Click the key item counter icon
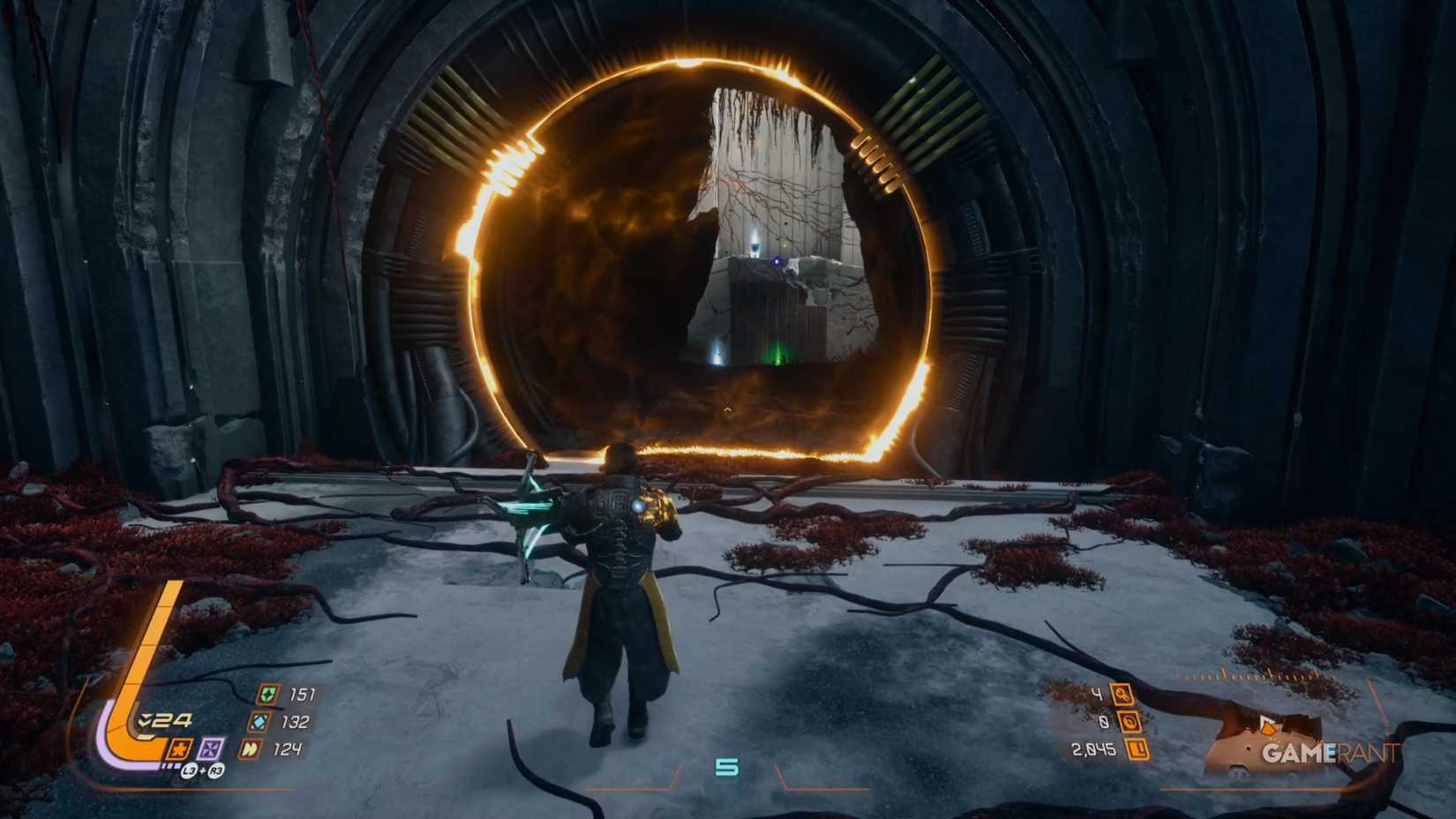 pos(1122,695)
